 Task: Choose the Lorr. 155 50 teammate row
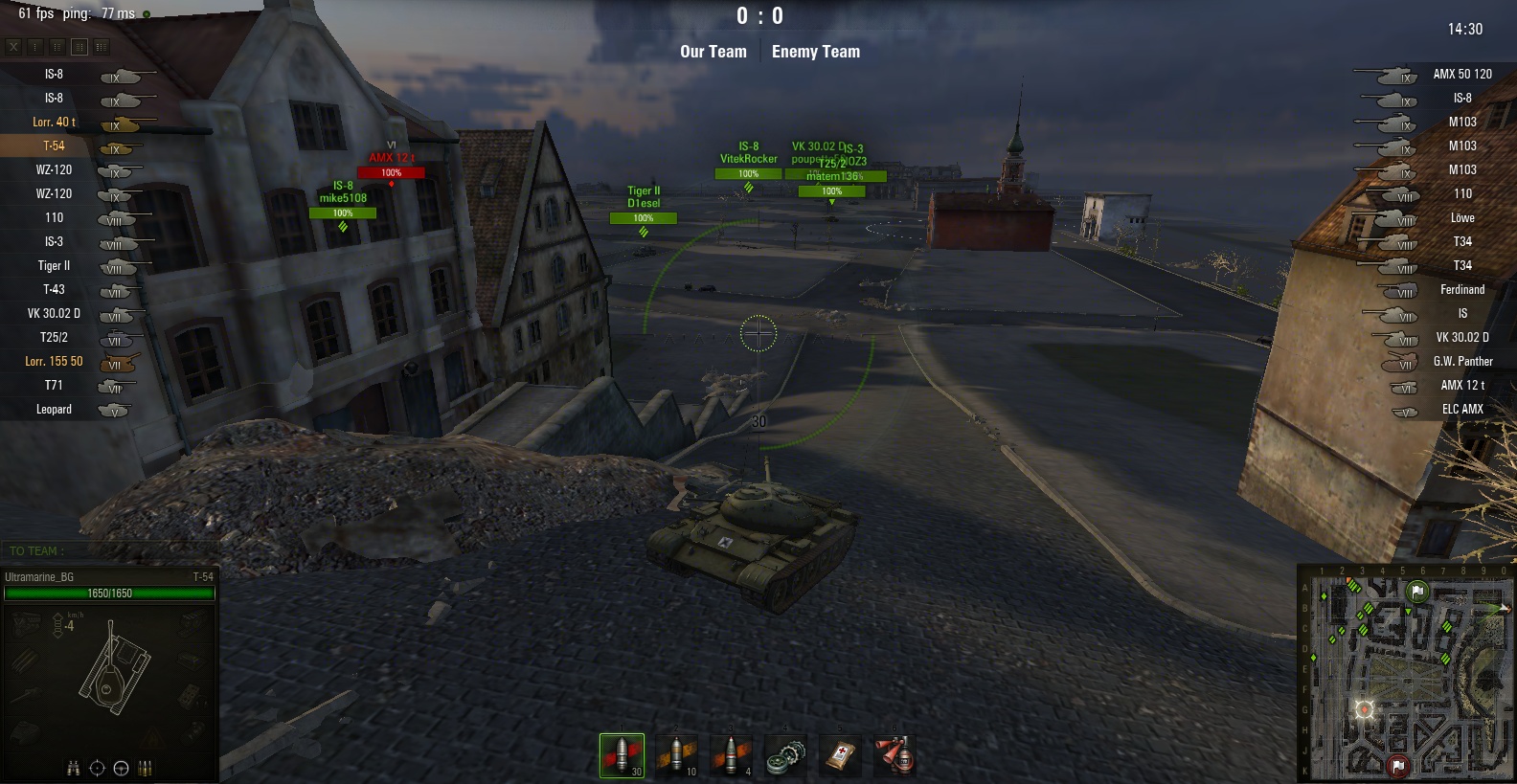click(55, 362)
